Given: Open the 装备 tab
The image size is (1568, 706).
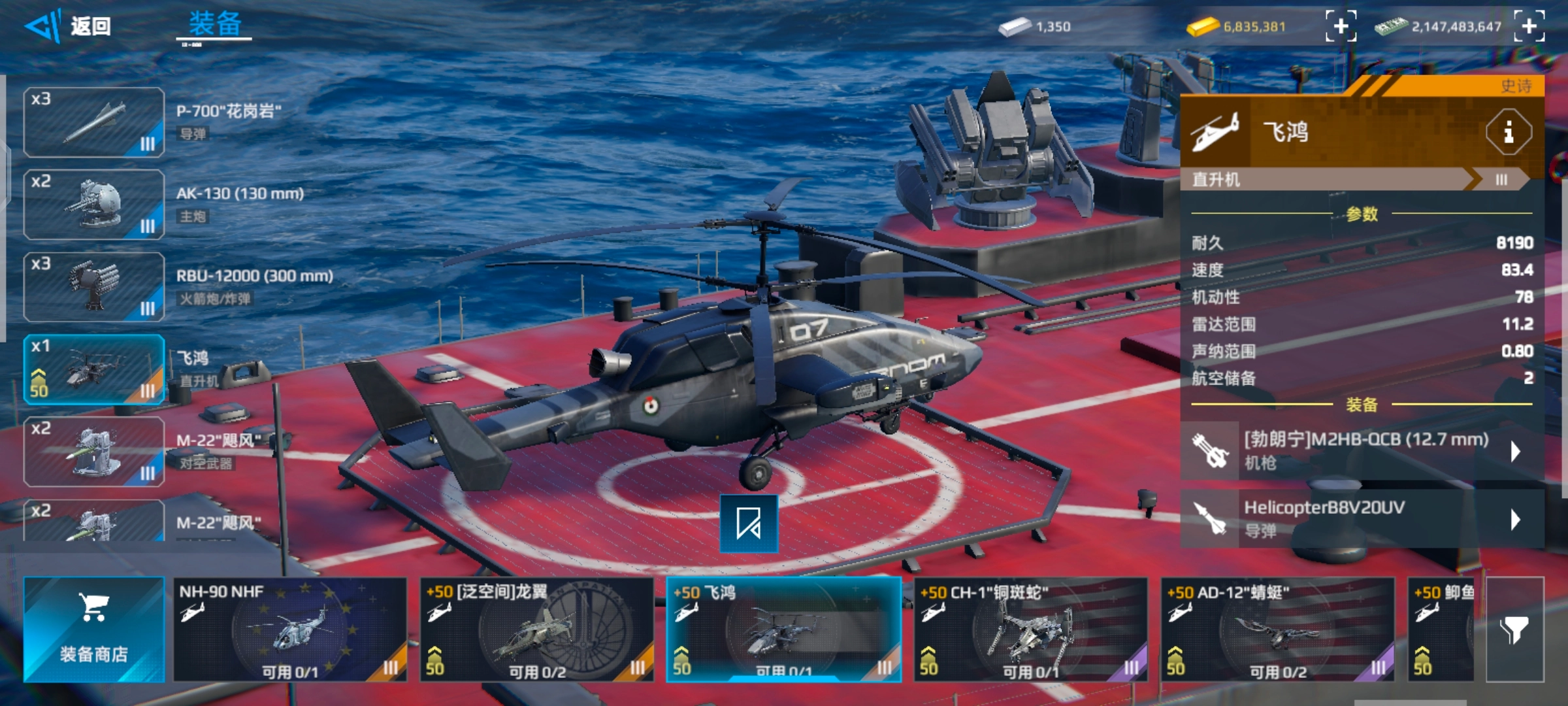Looking at the screenshot, I should 215,25.
